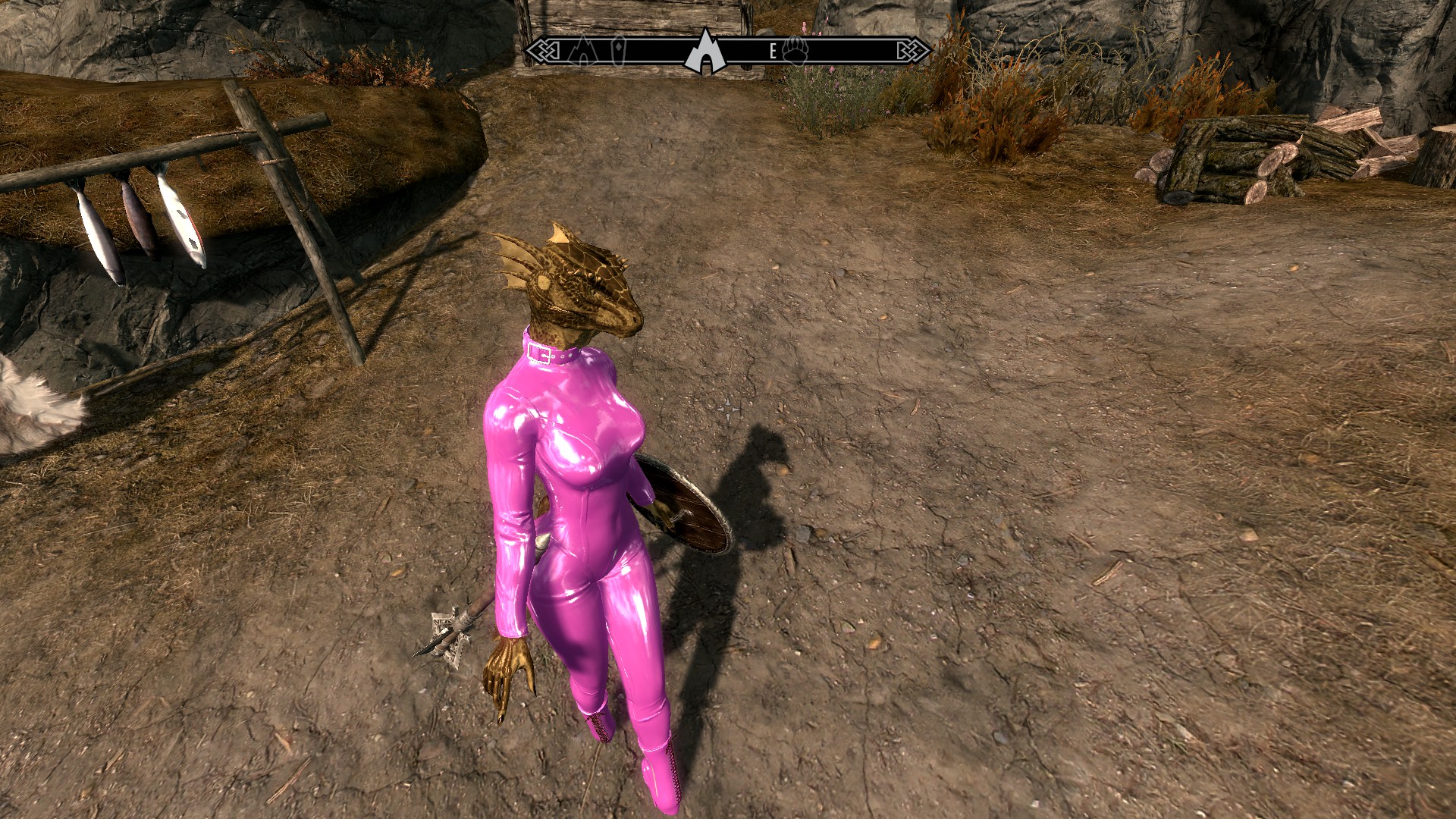Click the large filled cave marker on the compass
Screen dimensions: 1456x819
705,52
